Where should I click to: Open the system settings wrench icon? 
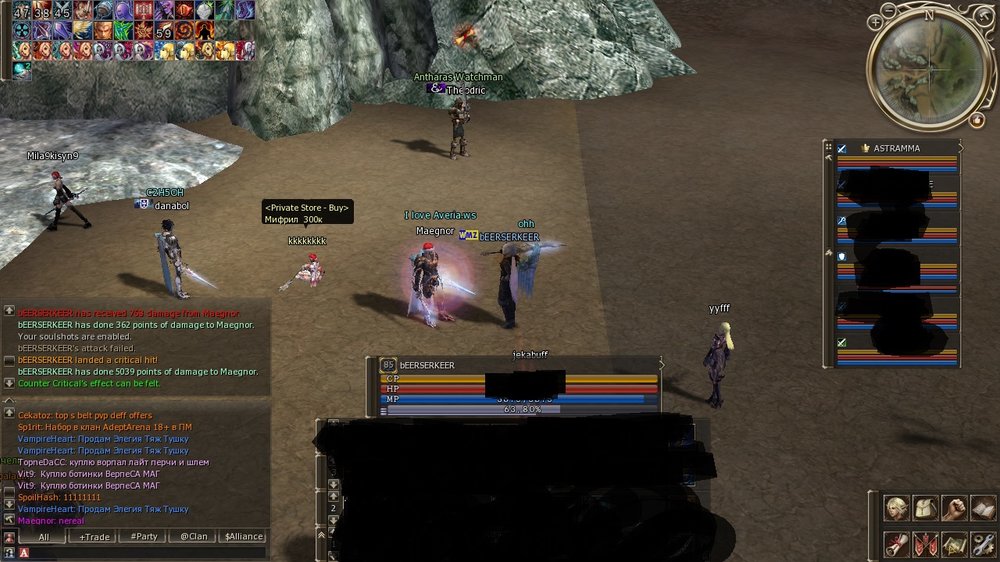pyautogui.click(x=983, y=543)
